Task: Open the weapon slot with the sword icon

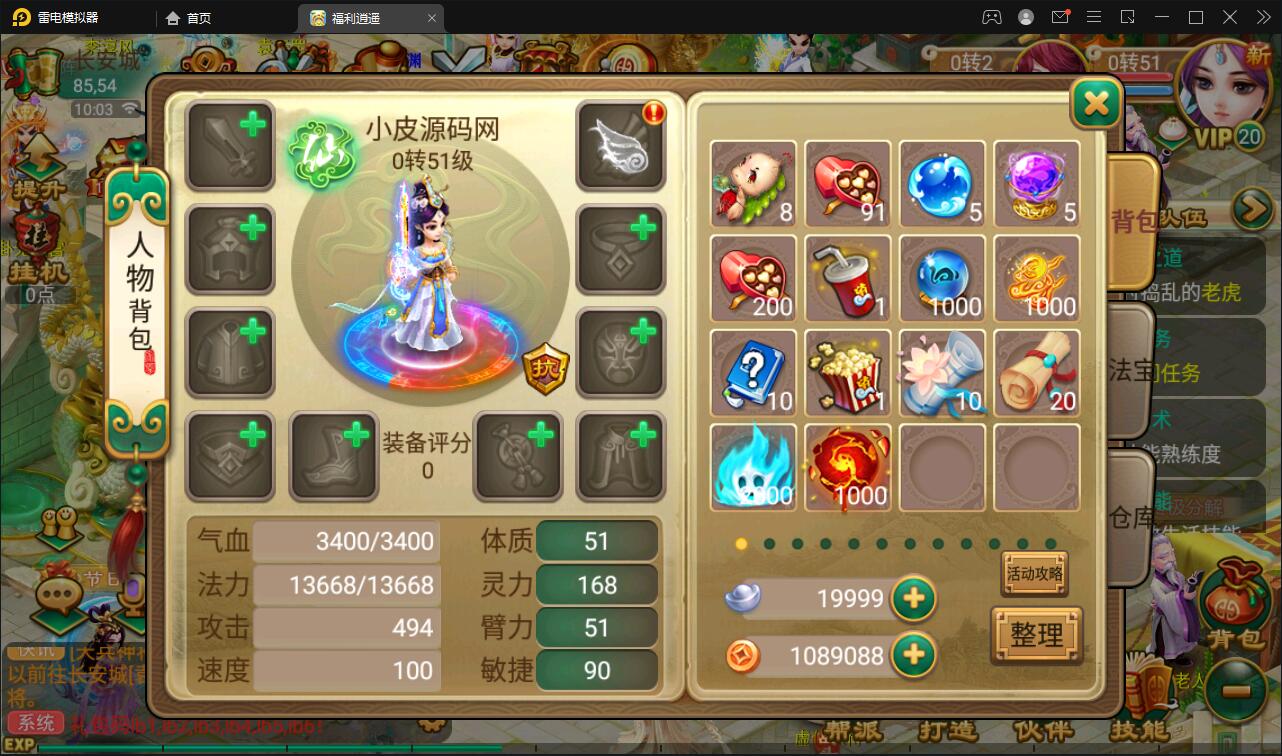Action: tap(229, 145)
